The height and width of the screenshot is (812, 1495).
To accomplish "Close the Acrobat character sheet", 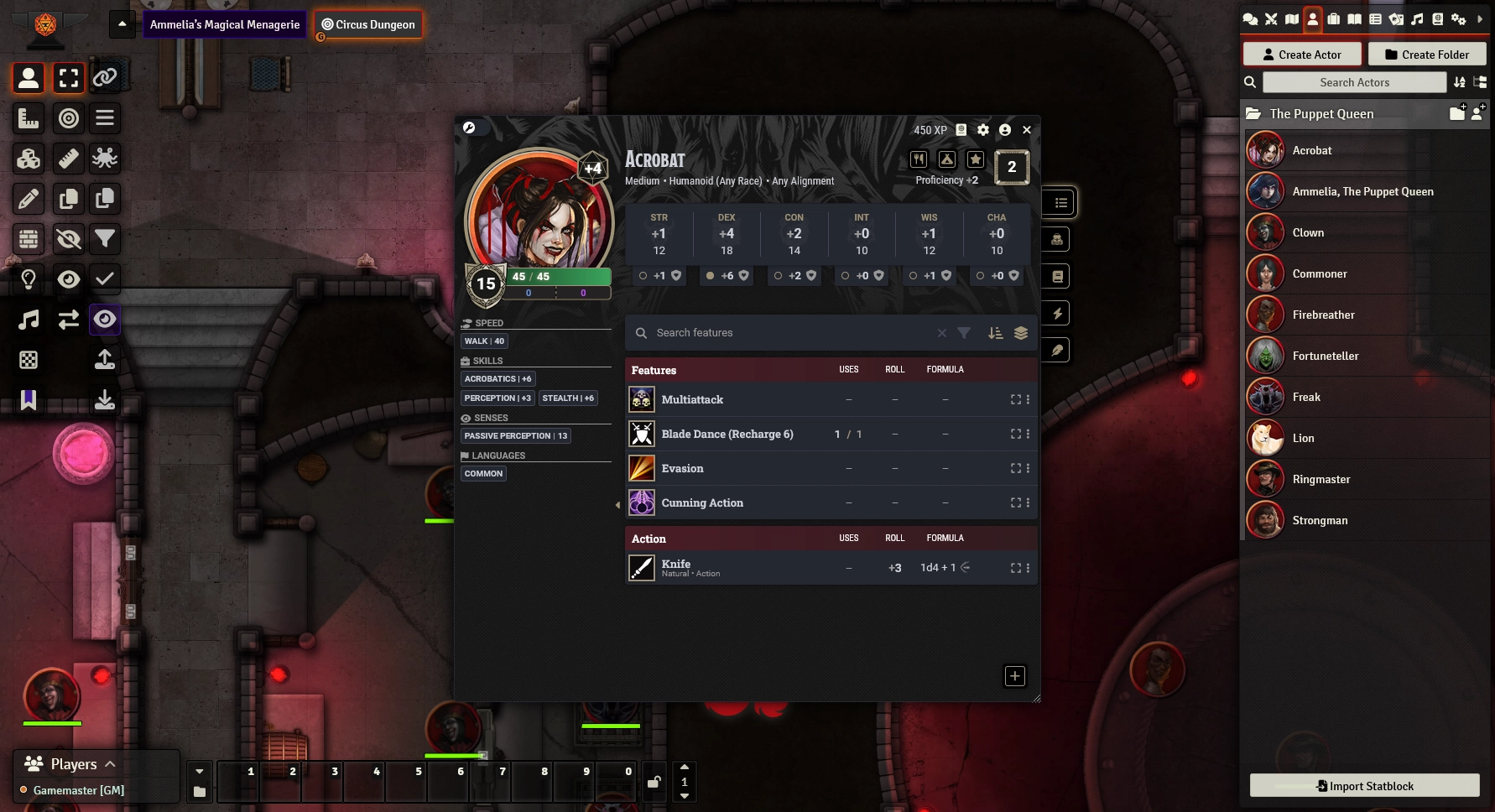I will point(1027,130).
